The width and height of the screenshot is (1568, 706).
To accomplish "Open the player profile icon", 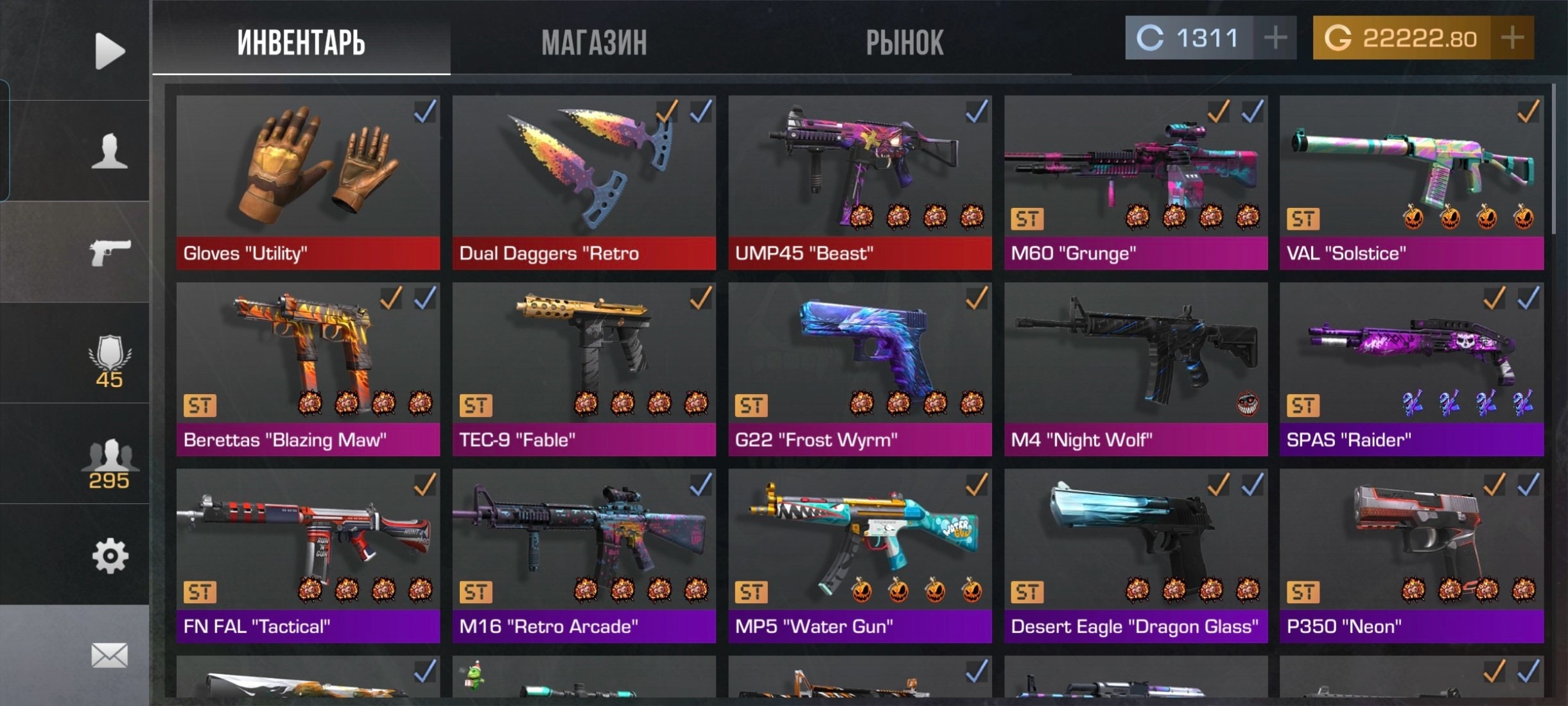I will tap(109, 151).
